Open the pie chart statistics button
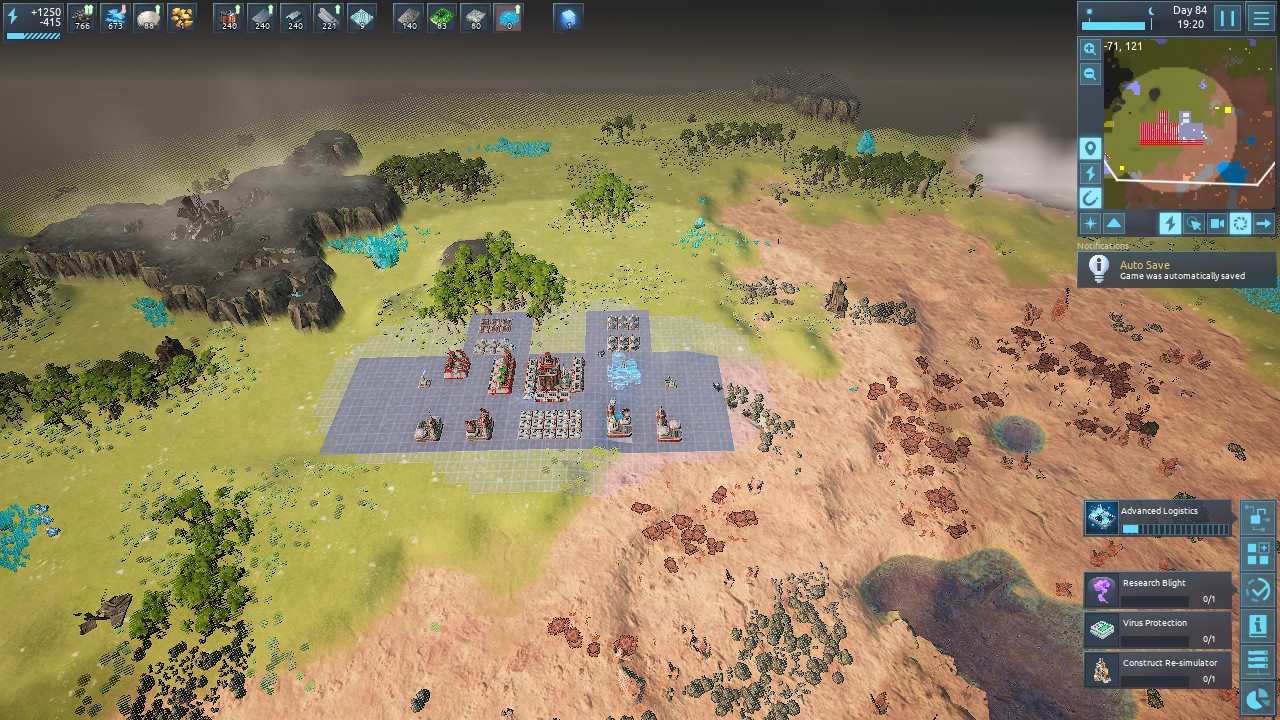This screenshot has width=1280, height=720. point(1257,698)
